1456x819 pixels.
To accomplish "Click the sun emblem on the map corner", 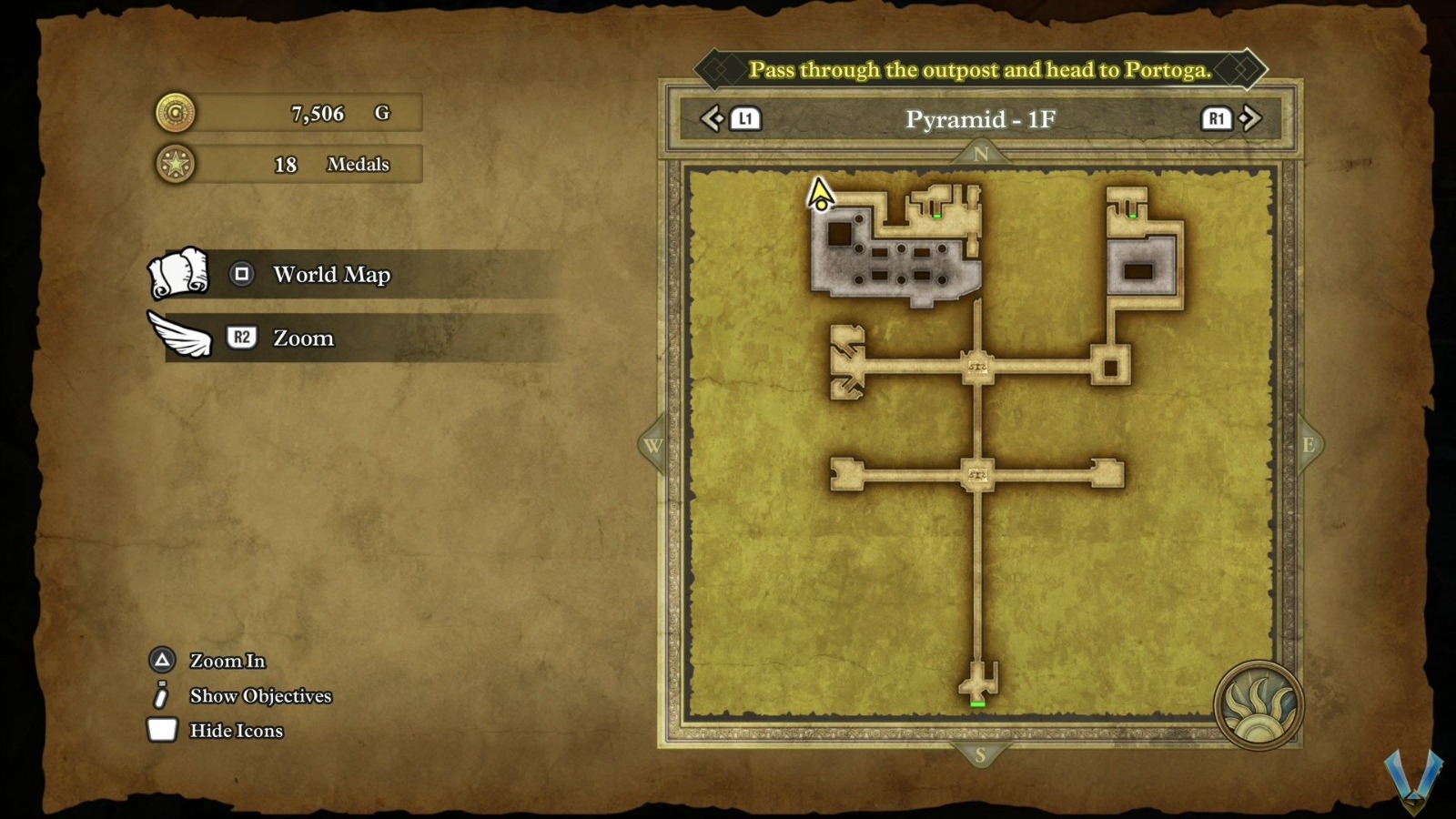I will 1259,705.
